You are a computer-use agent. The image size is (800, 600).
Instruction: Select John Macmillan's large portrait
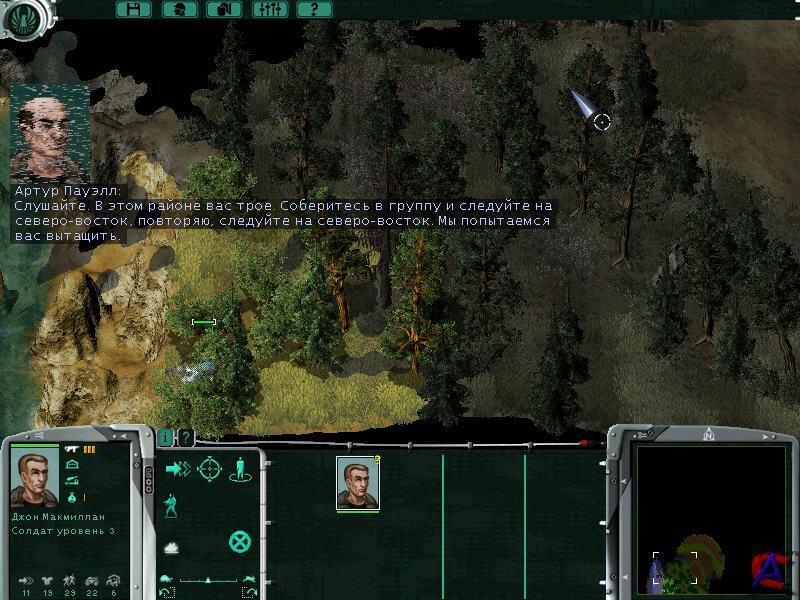click(35, 477)
